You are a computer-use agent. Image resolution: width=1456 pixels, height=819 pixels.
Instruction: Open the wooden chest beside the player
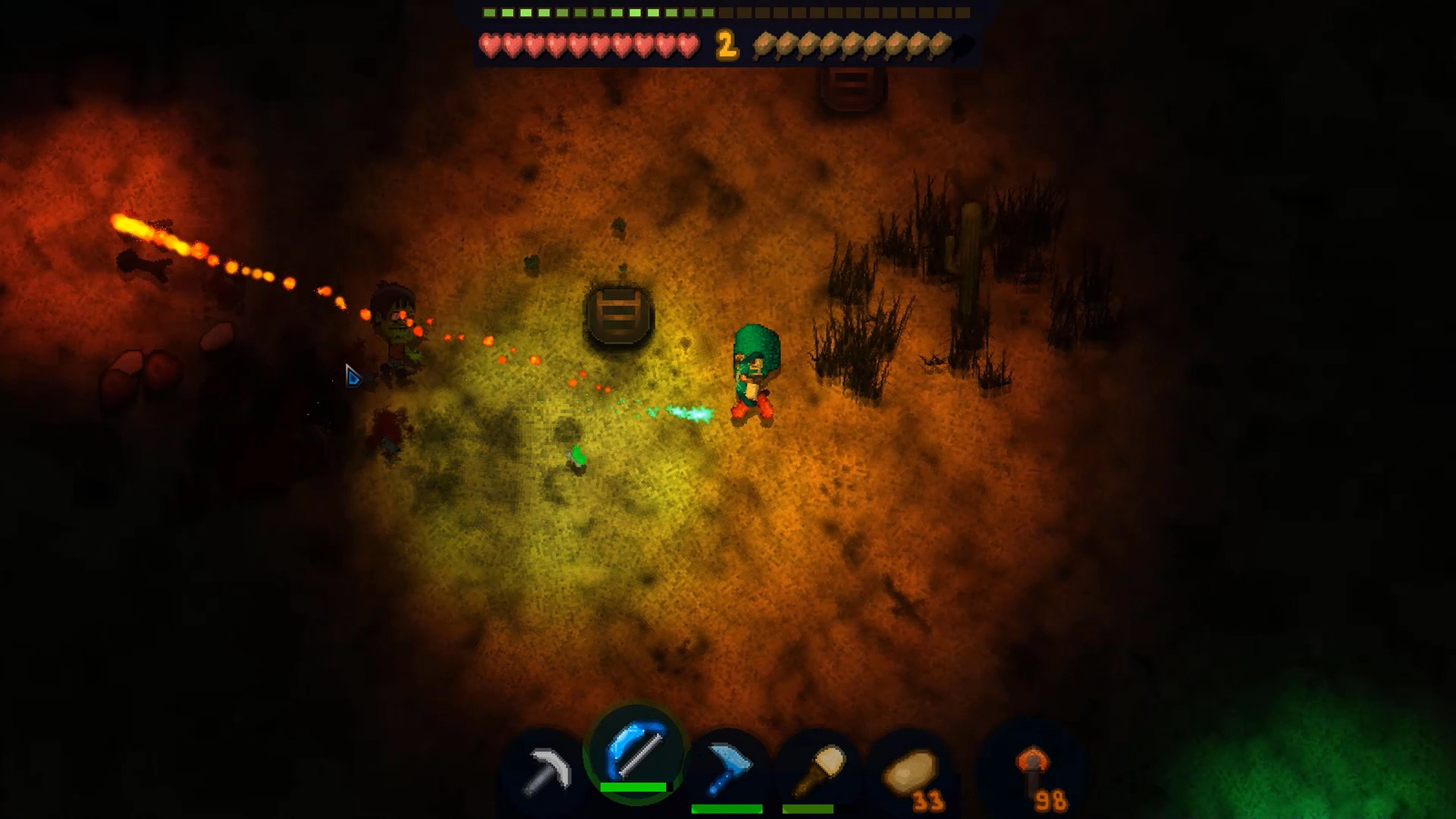click(x=620, y=315)
